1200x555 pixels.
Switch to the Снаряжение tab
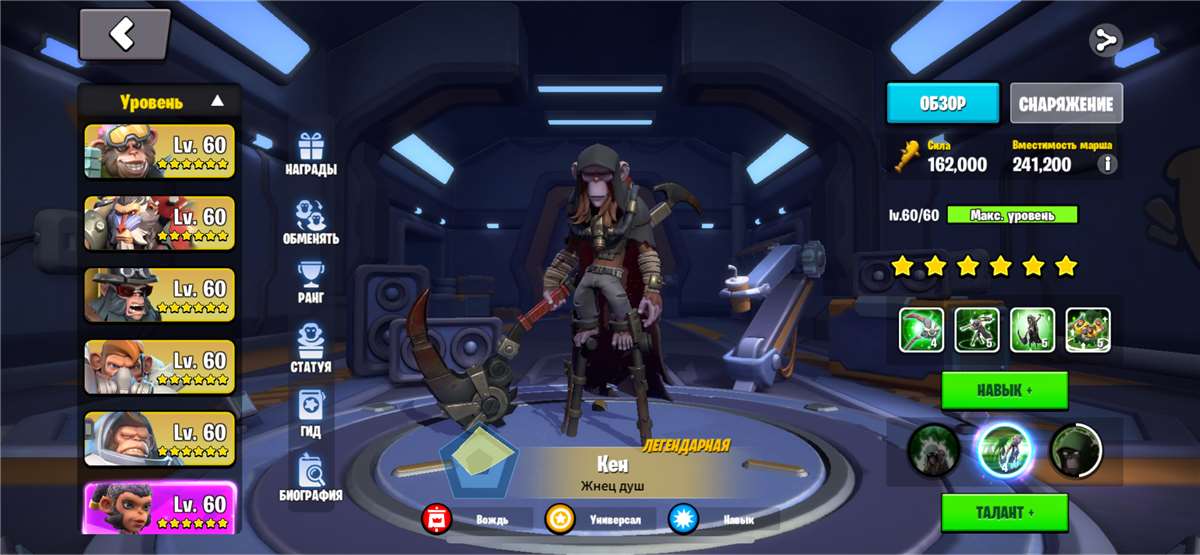tap(1066, 103)
